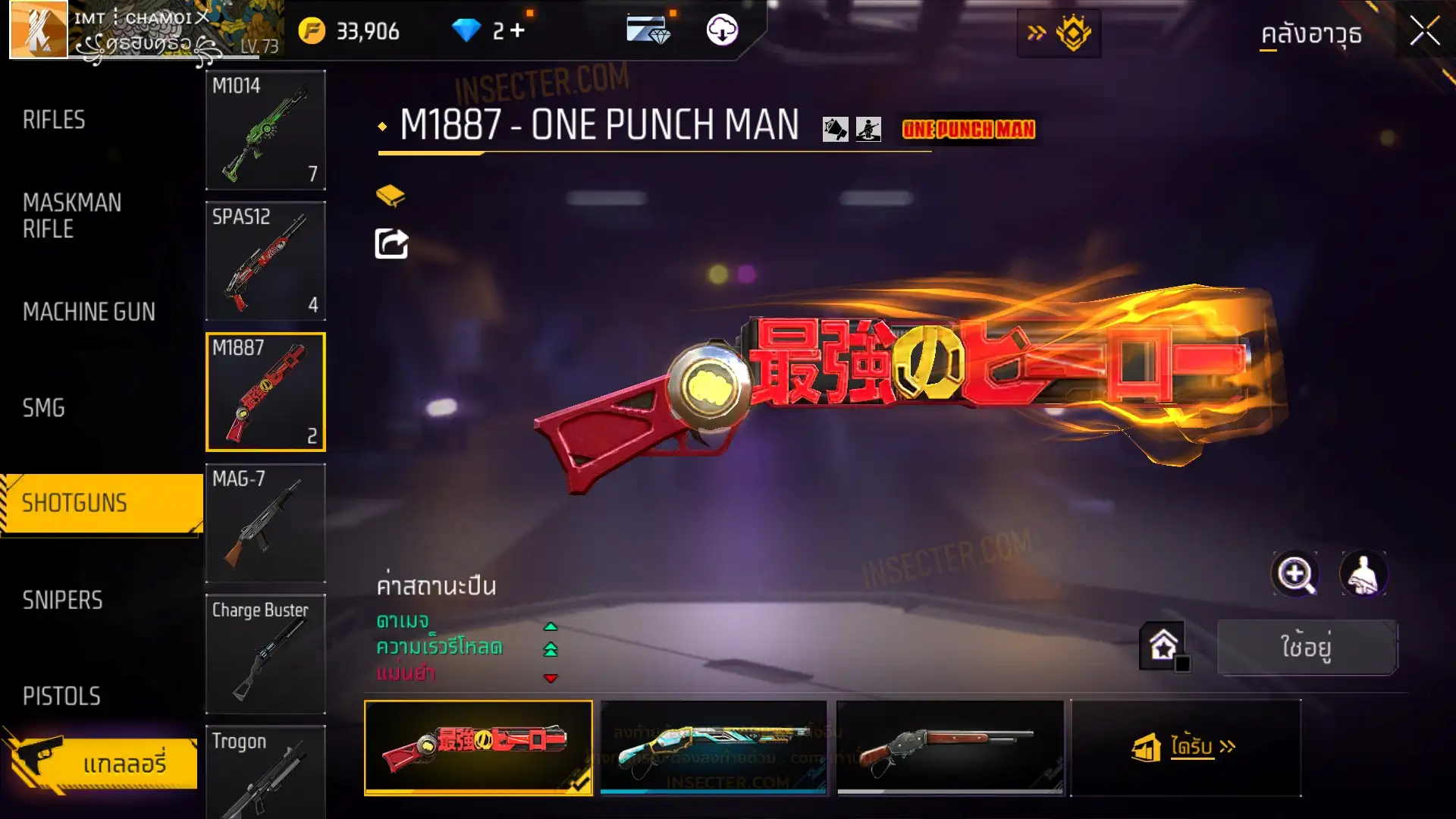Zoom in with the magnifier button
The width and height of the screenshot is (1456, 819).
point(1295,574)
